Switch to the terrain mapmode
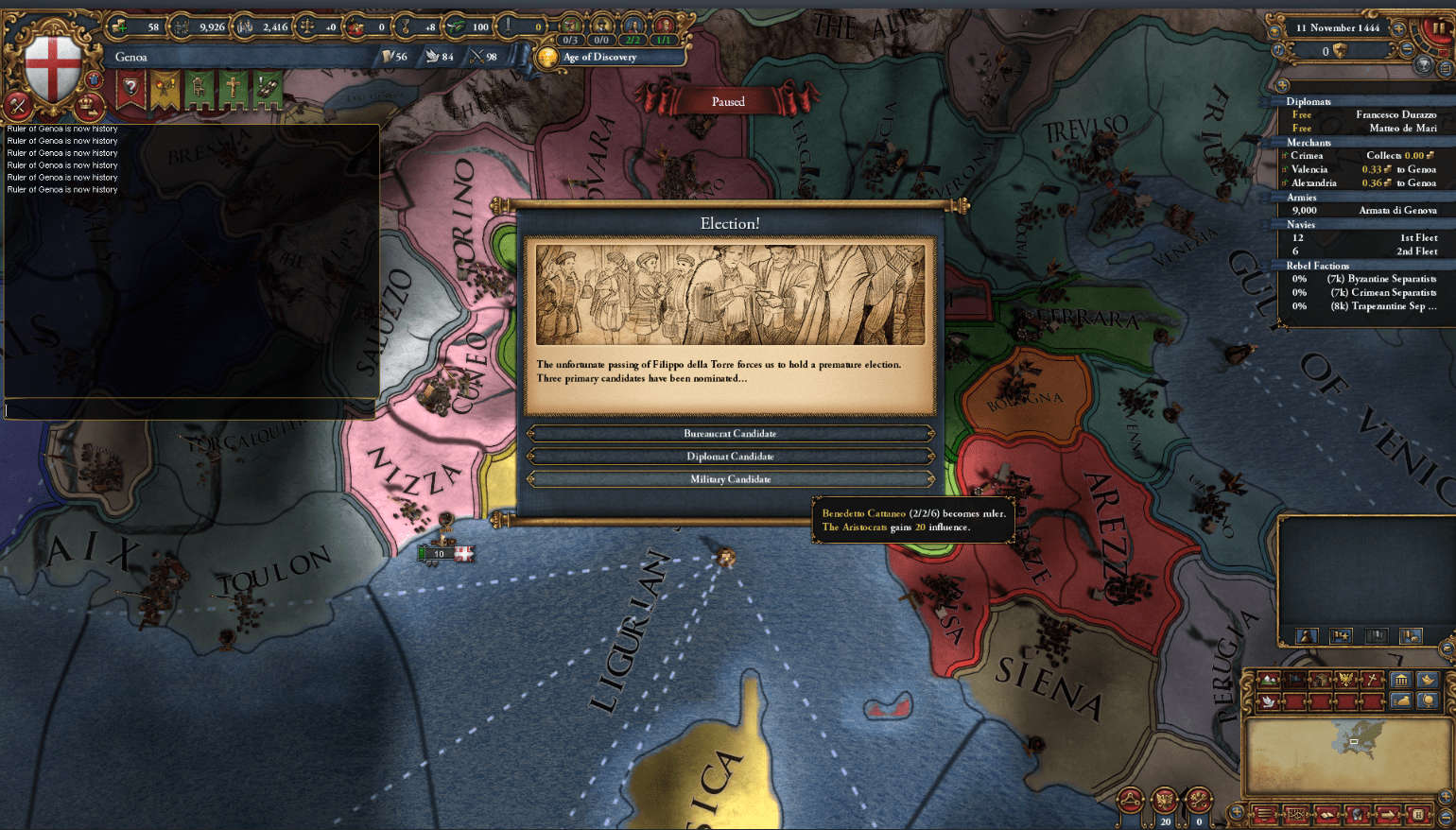This screenshot has width=1456, height=830. (1268, 681)
